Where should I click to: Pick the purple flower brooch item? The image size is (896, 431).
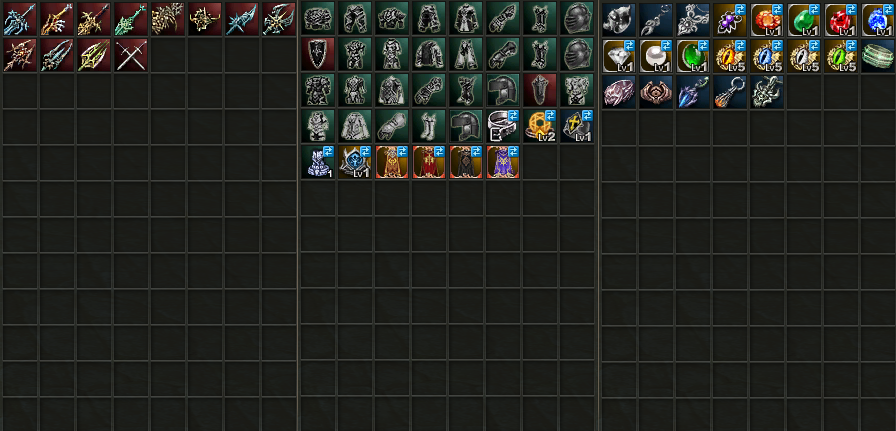click(x=730, y=19)
